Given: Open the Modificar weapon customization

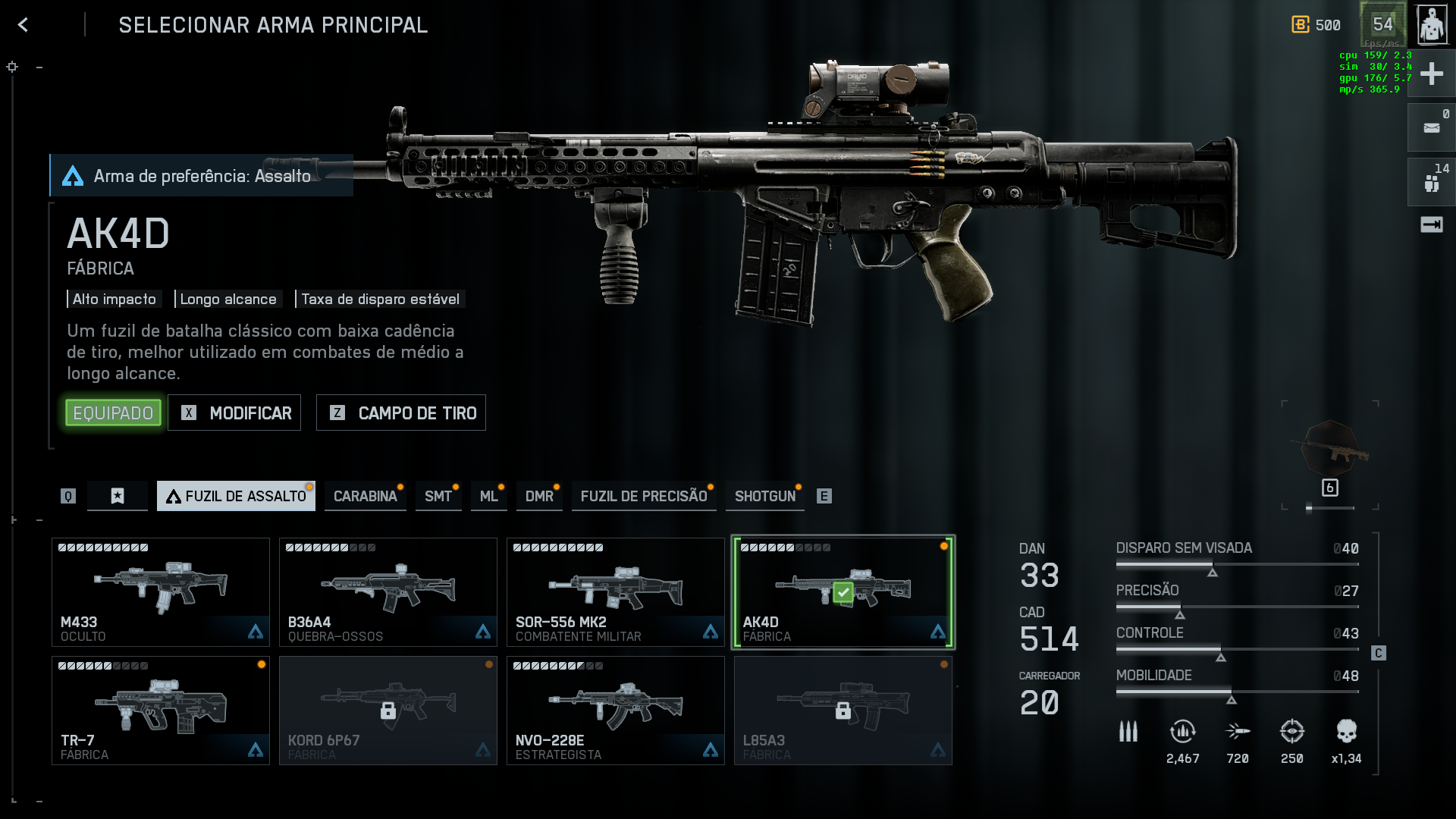Looking at the screenshot, I should click(234, 413).
